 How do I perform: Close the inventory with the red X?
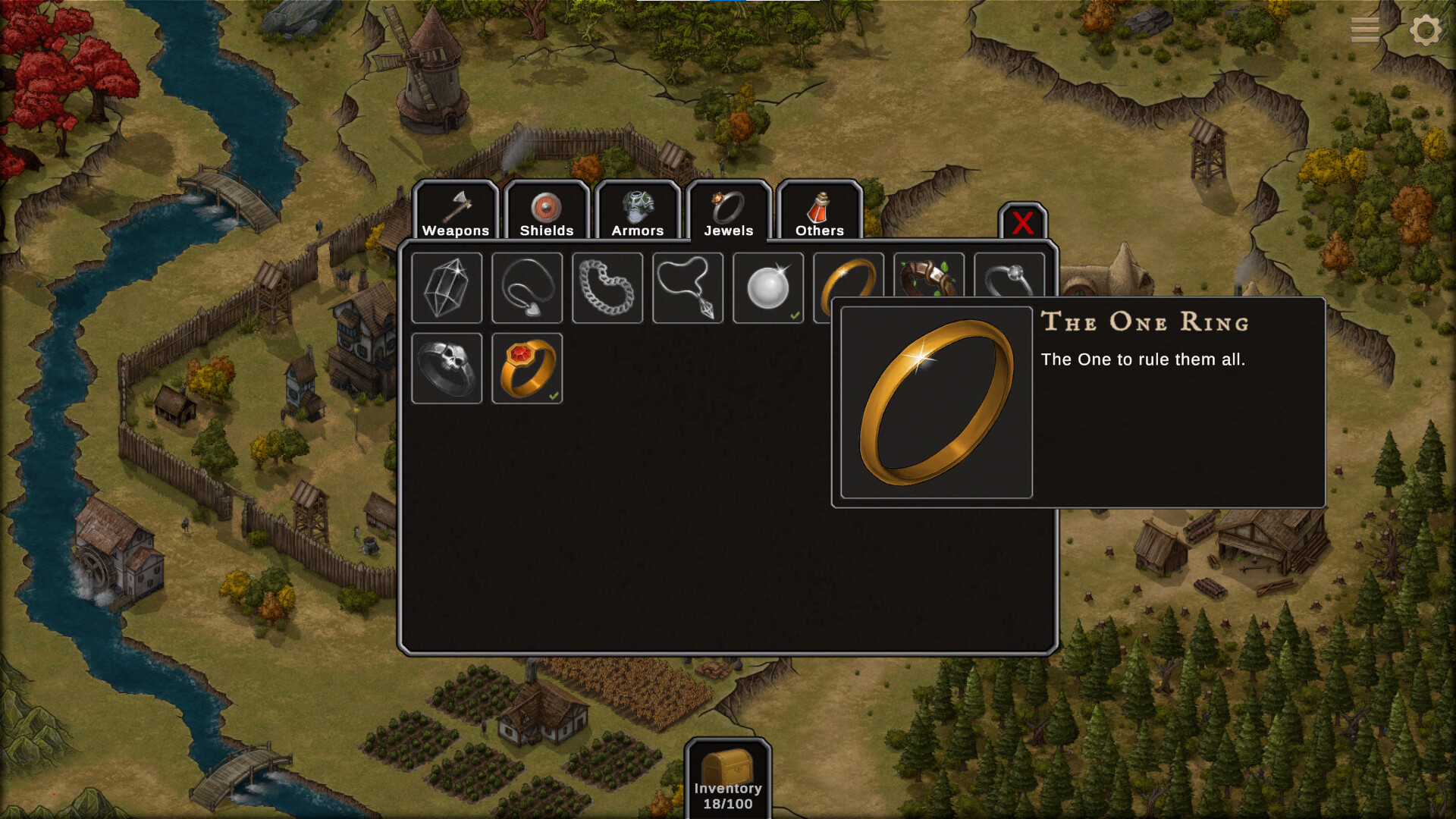[1022, 224]
